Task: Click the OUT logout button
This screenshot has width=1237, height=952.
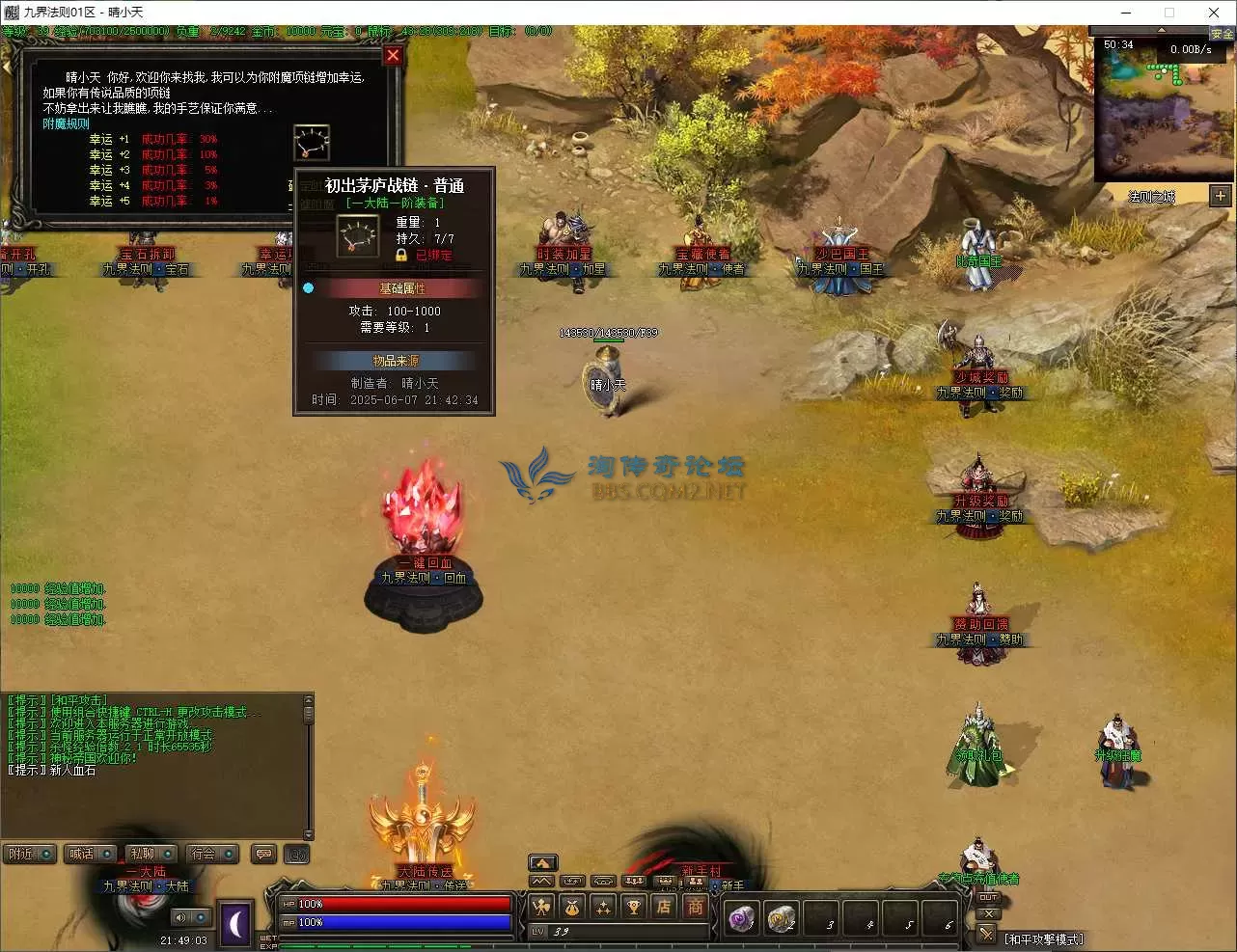Action: (987, 898)
